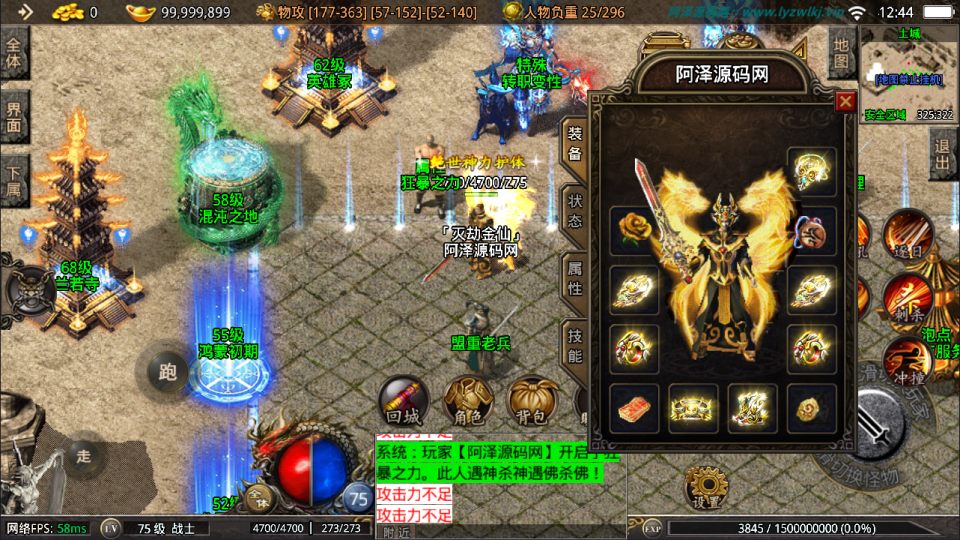Switch to the 装备 equipment tab
Image resolution: width=960 pixels, height=540 pixels.
pyautogui.click(x=574, y=143)
